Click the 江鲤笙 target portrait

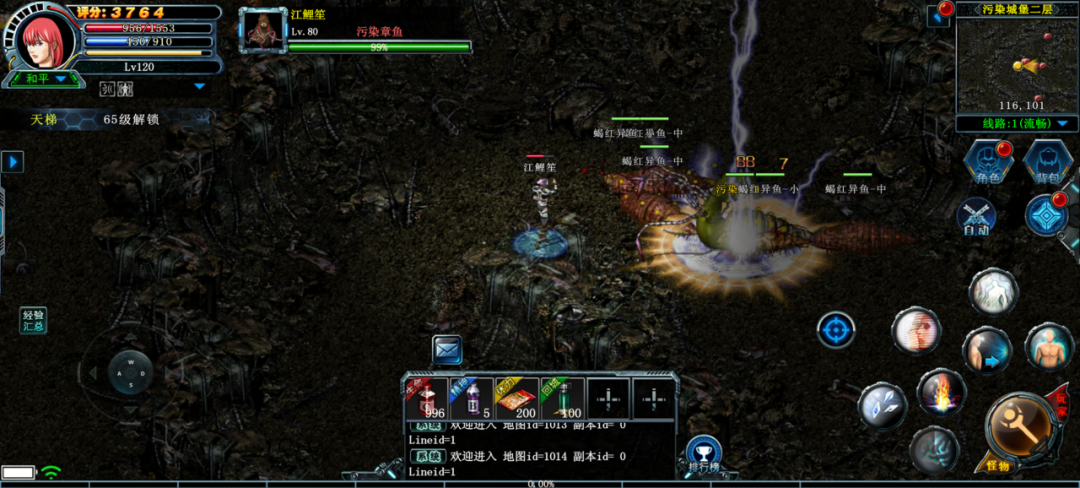tap(263, 30)
